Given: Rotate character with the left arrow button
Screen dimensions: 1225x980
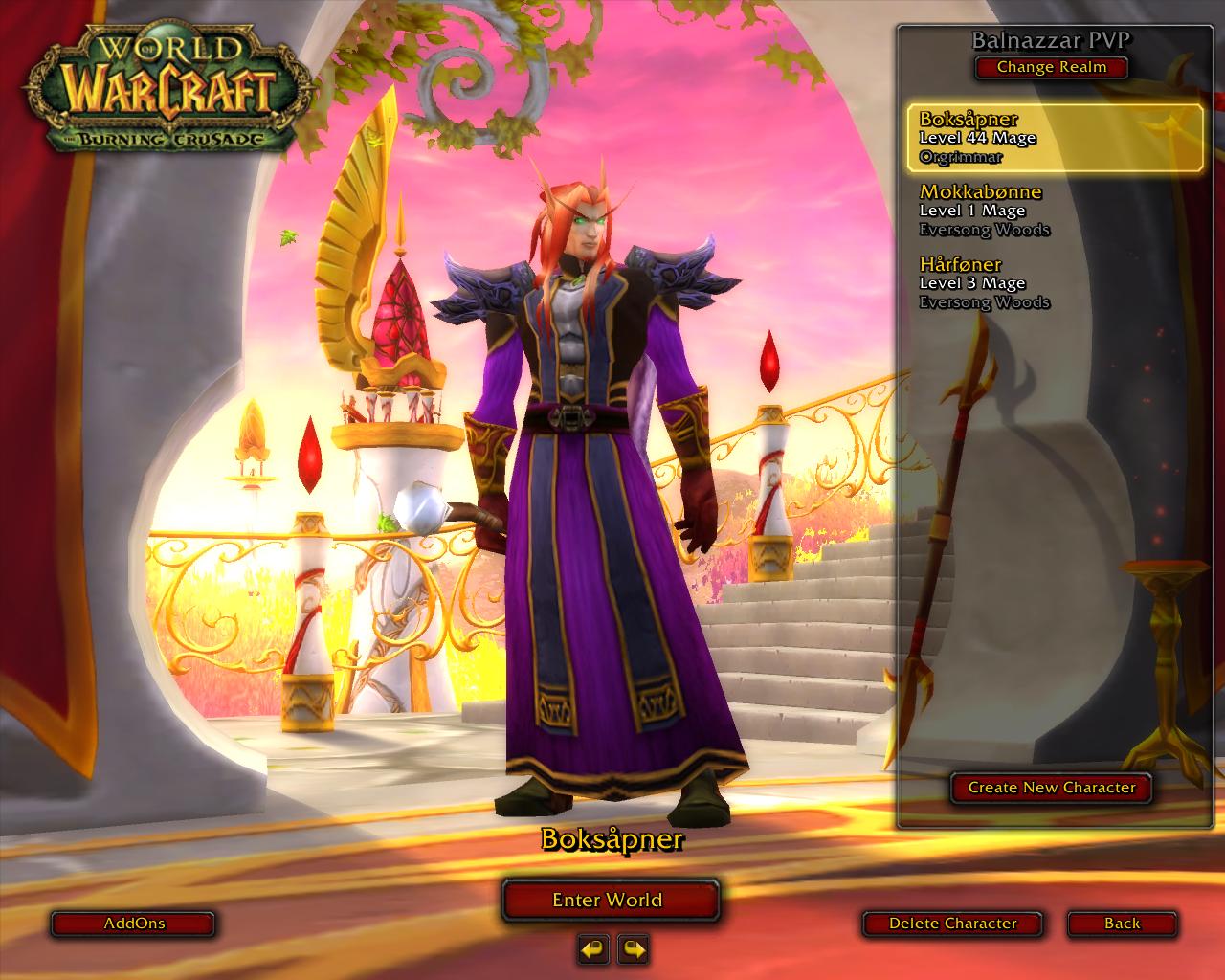Looking at the screenshot, I should click(593, 949).
